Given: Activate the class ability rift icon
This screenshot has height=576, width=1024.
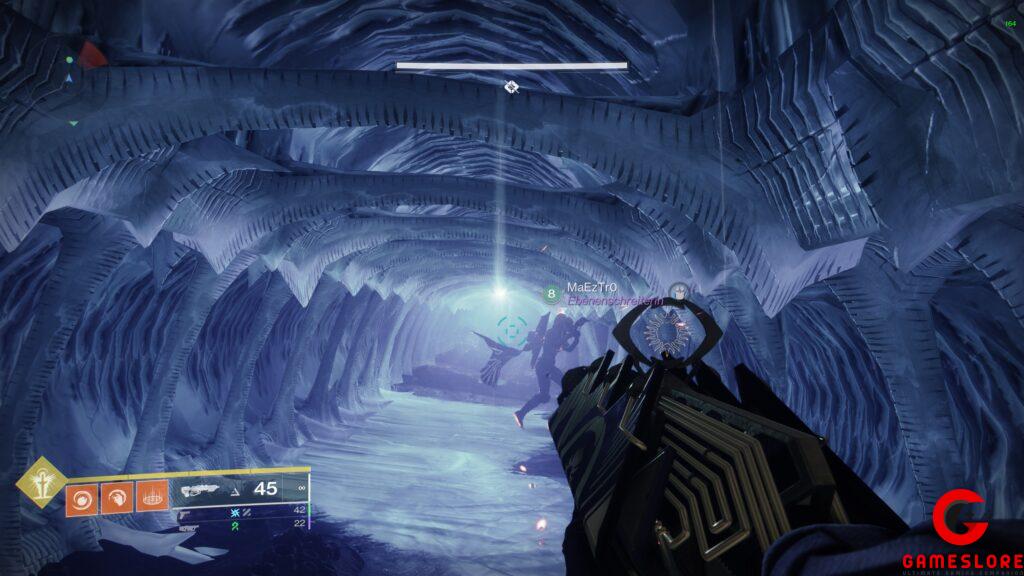Looking at the screenshot, I should click(151, 497).
